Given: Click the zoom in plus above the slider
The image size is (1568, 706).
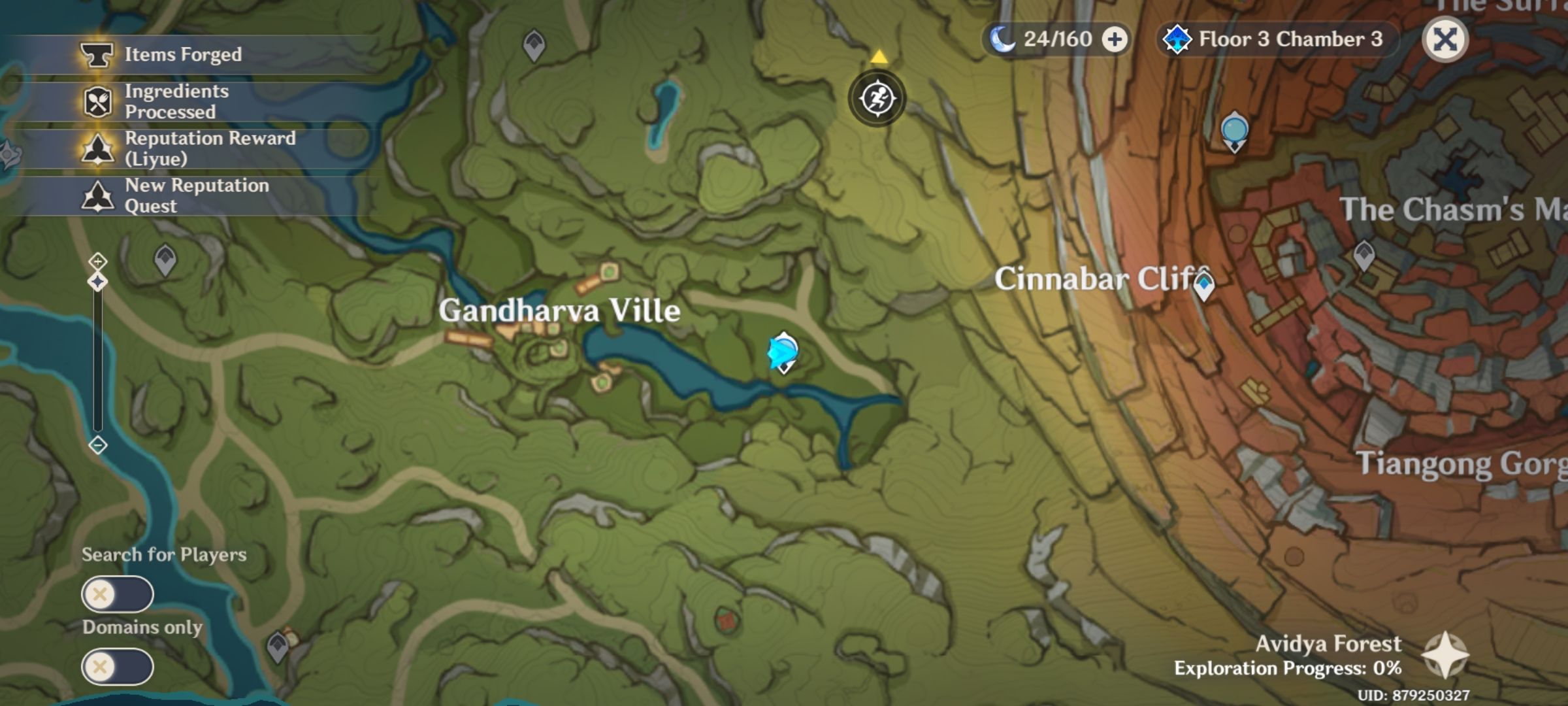Looking at the screenshot, I should (97, 261).
